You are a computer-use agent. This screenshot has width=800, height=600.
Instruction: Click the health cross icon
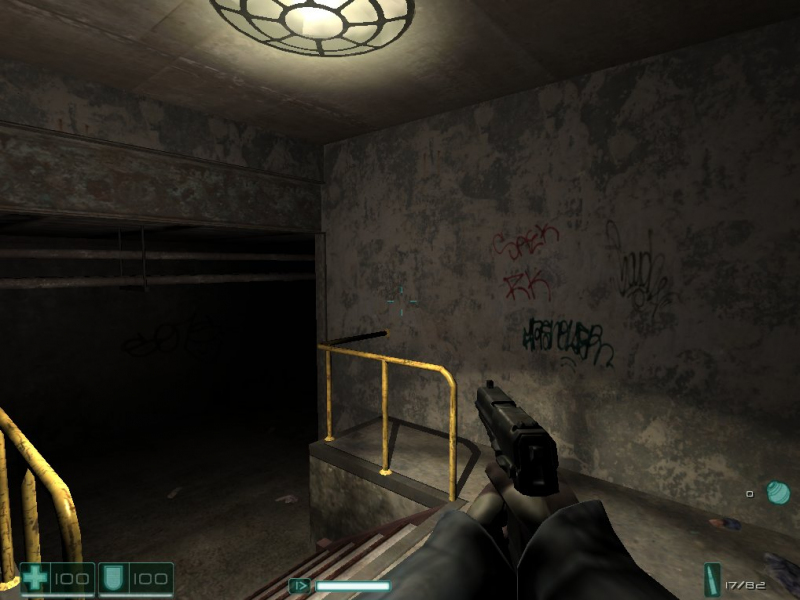[36, 579]
